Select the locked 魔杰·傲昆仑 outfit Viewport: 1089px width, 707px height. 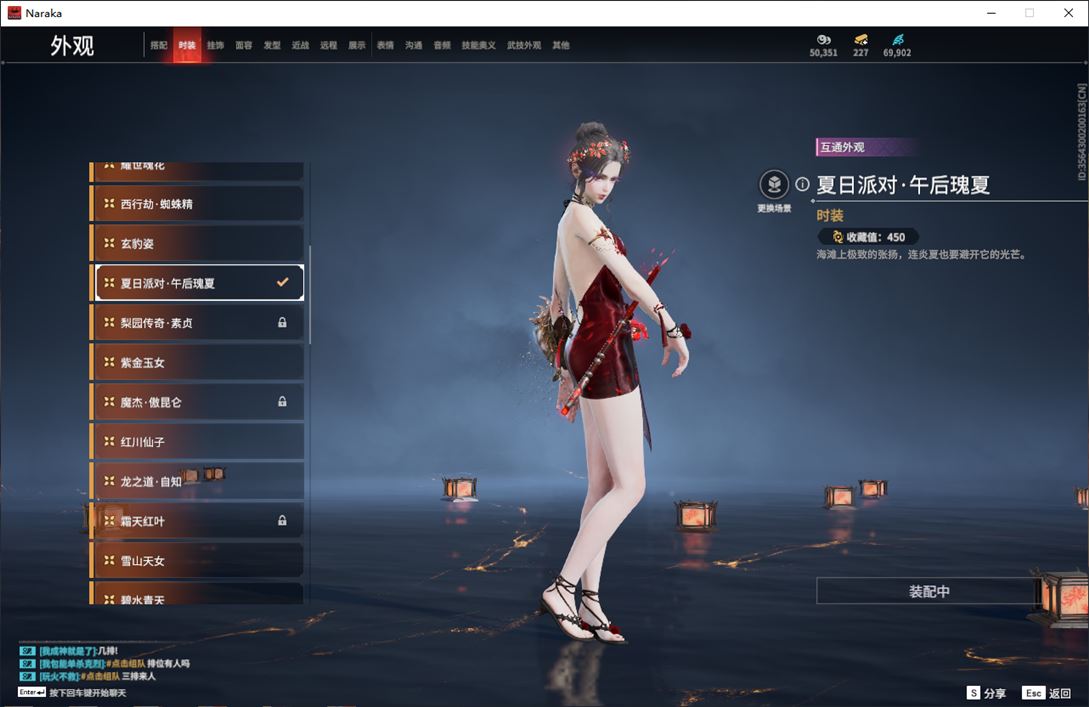(x=198, y=402)
